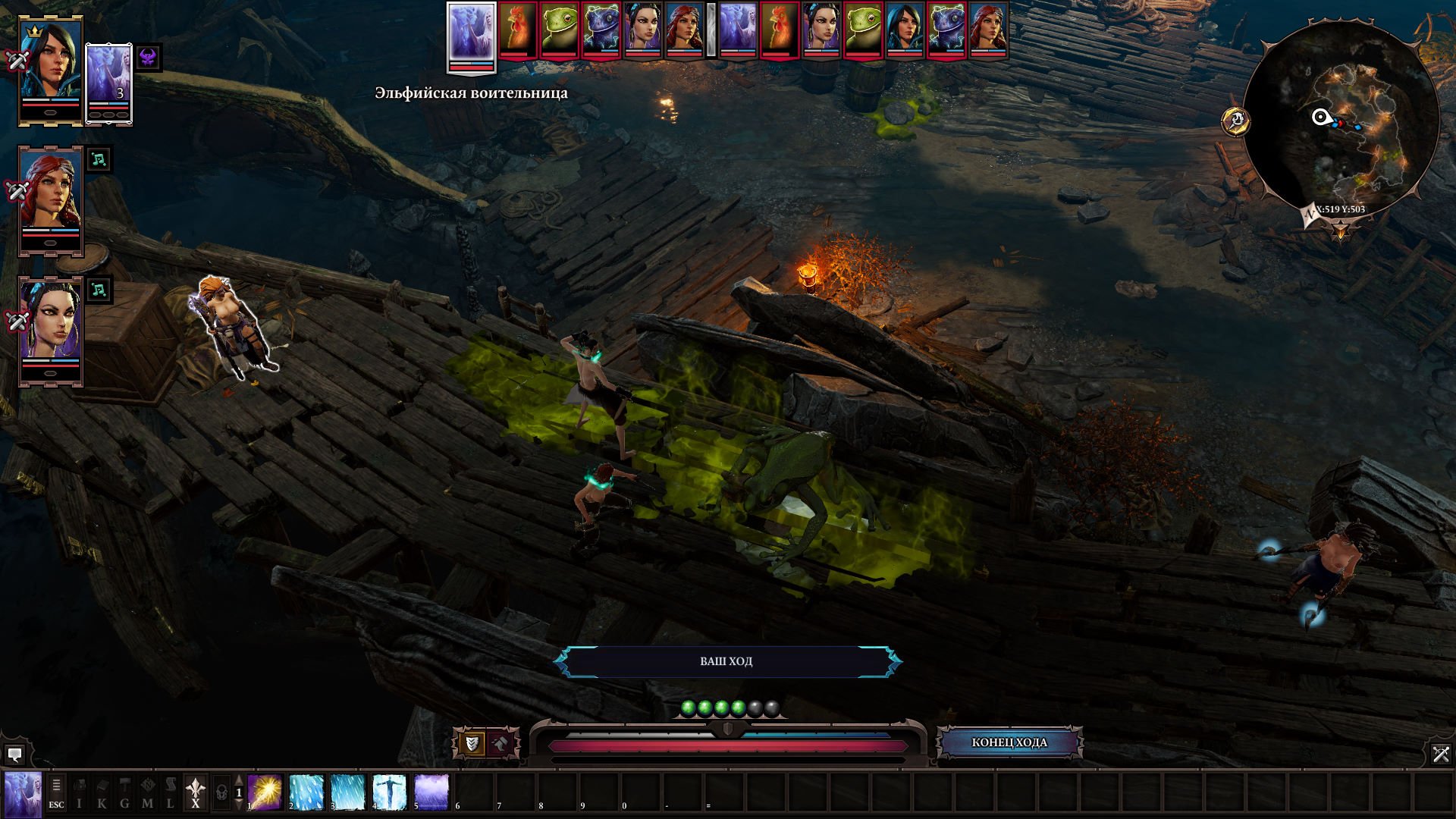
Task: Cast the golden staff bolt skill
Action: coord(265,792)
